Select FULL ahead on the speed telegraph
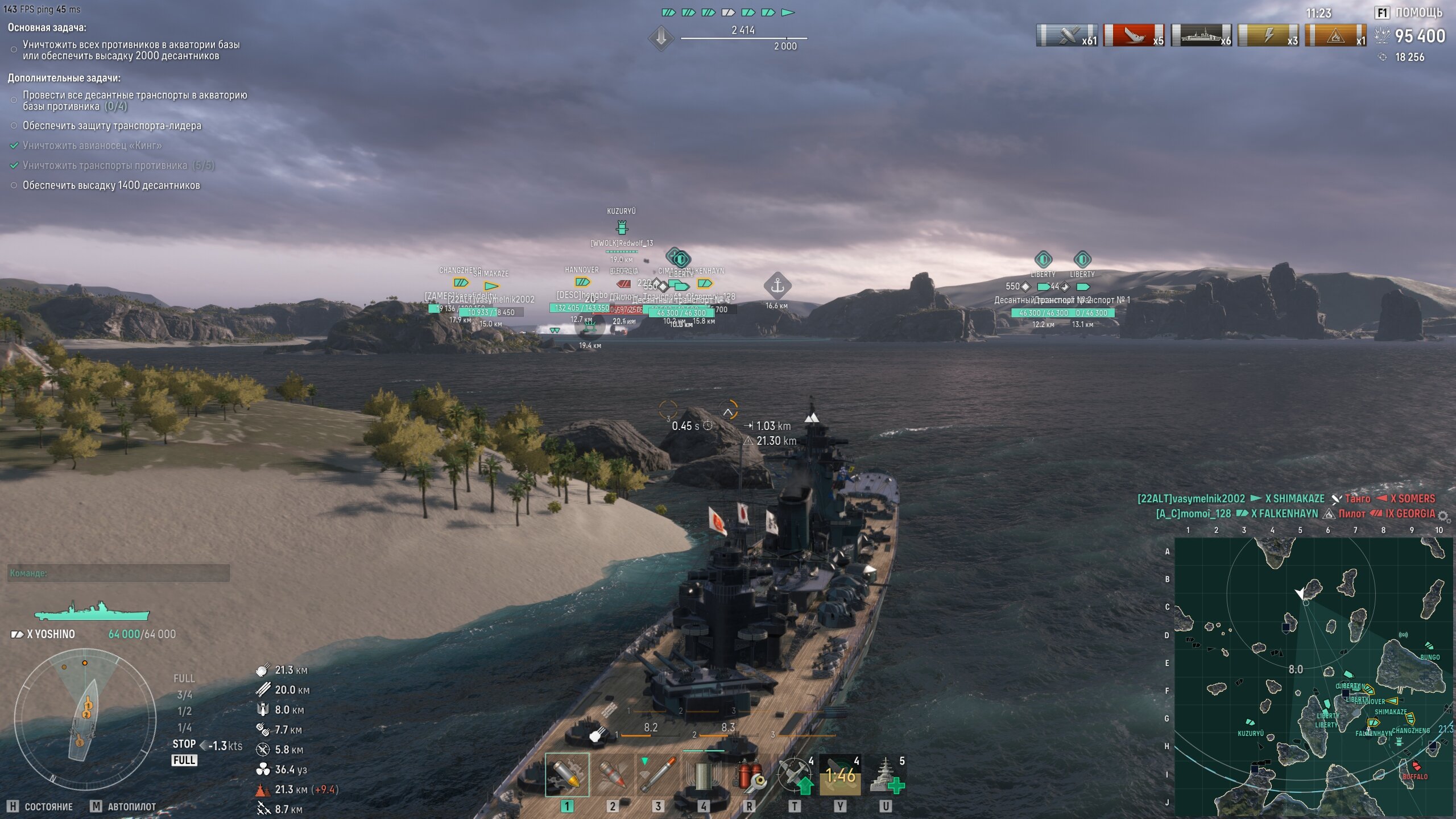The image size is (1456, 819). 184,679
